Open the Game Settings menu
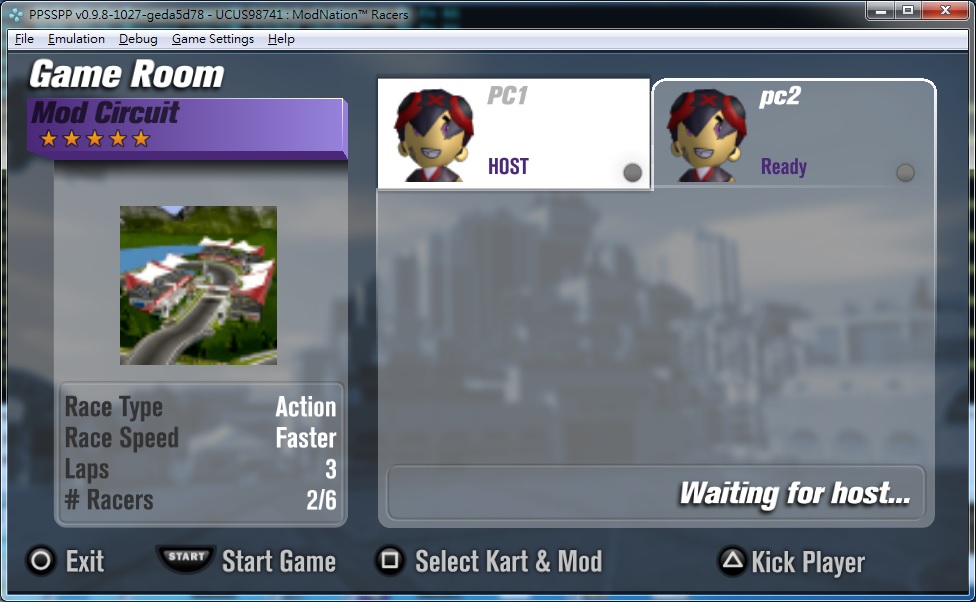Image resolution: width=976 pixels, height=602 pixels. tap(213, 39)
